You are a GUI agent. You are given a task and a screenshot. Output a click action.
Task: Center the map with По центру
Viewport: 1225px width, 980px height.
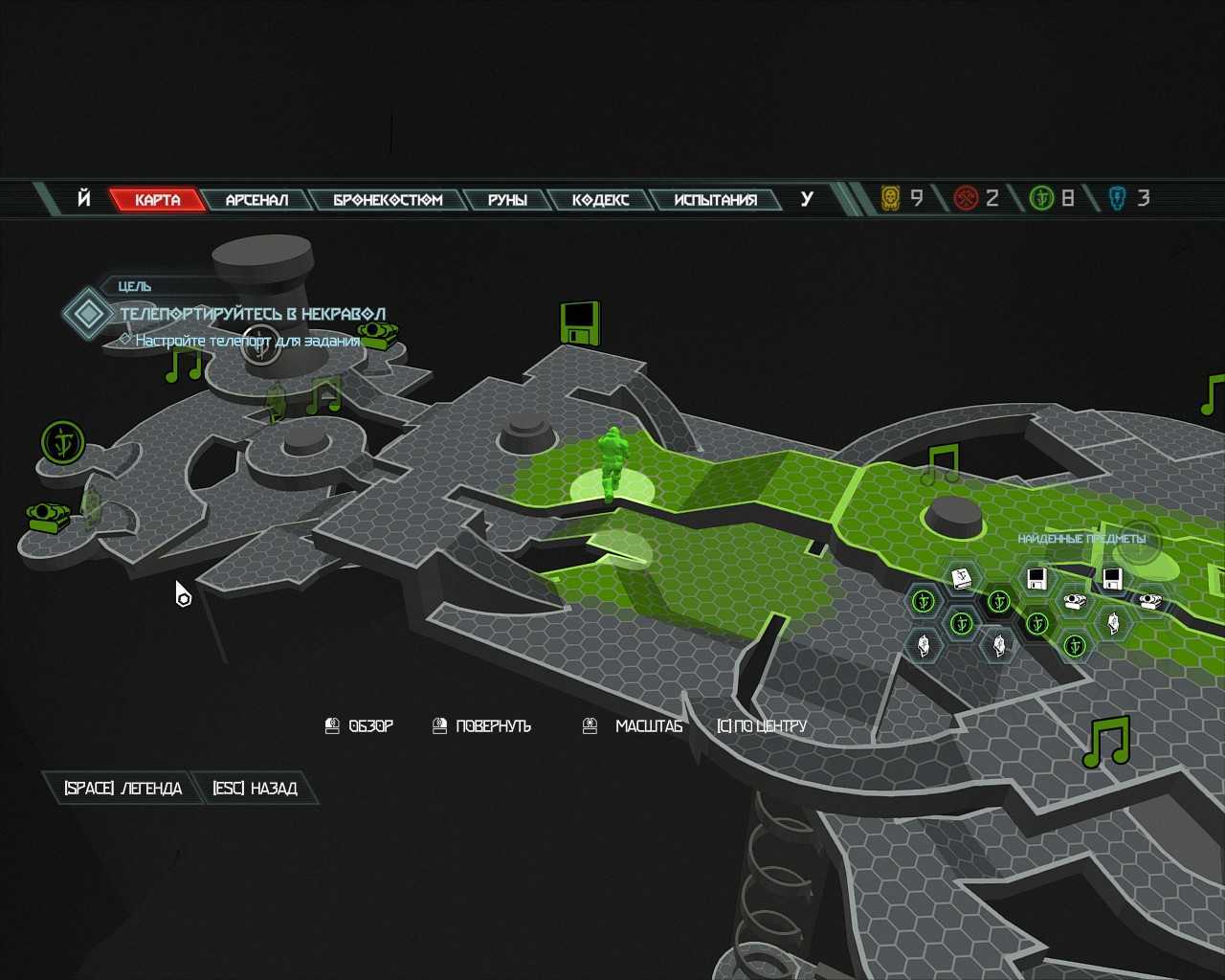coord(762,725)
